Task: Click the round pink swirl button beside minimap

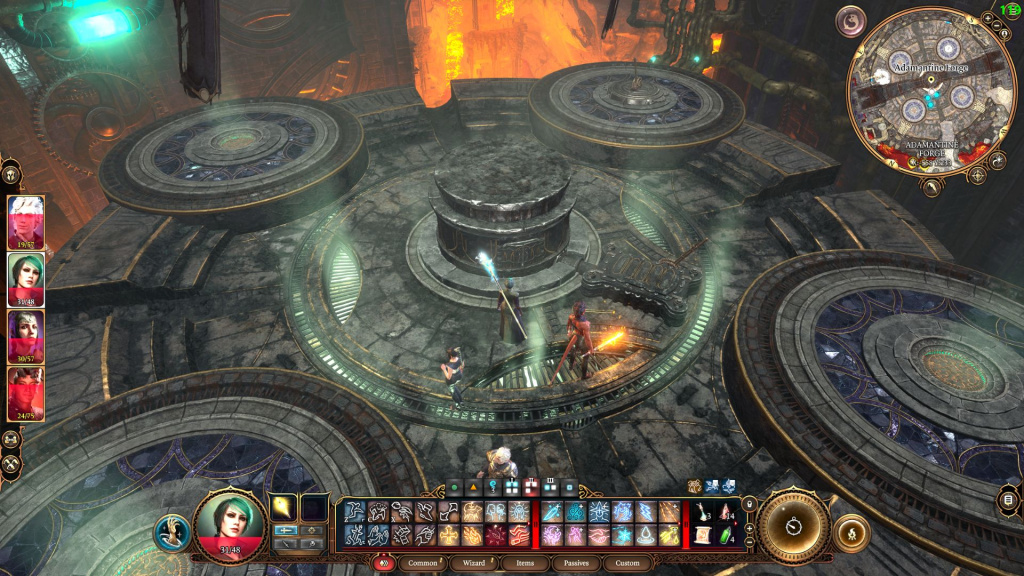Action: point(851,21)
